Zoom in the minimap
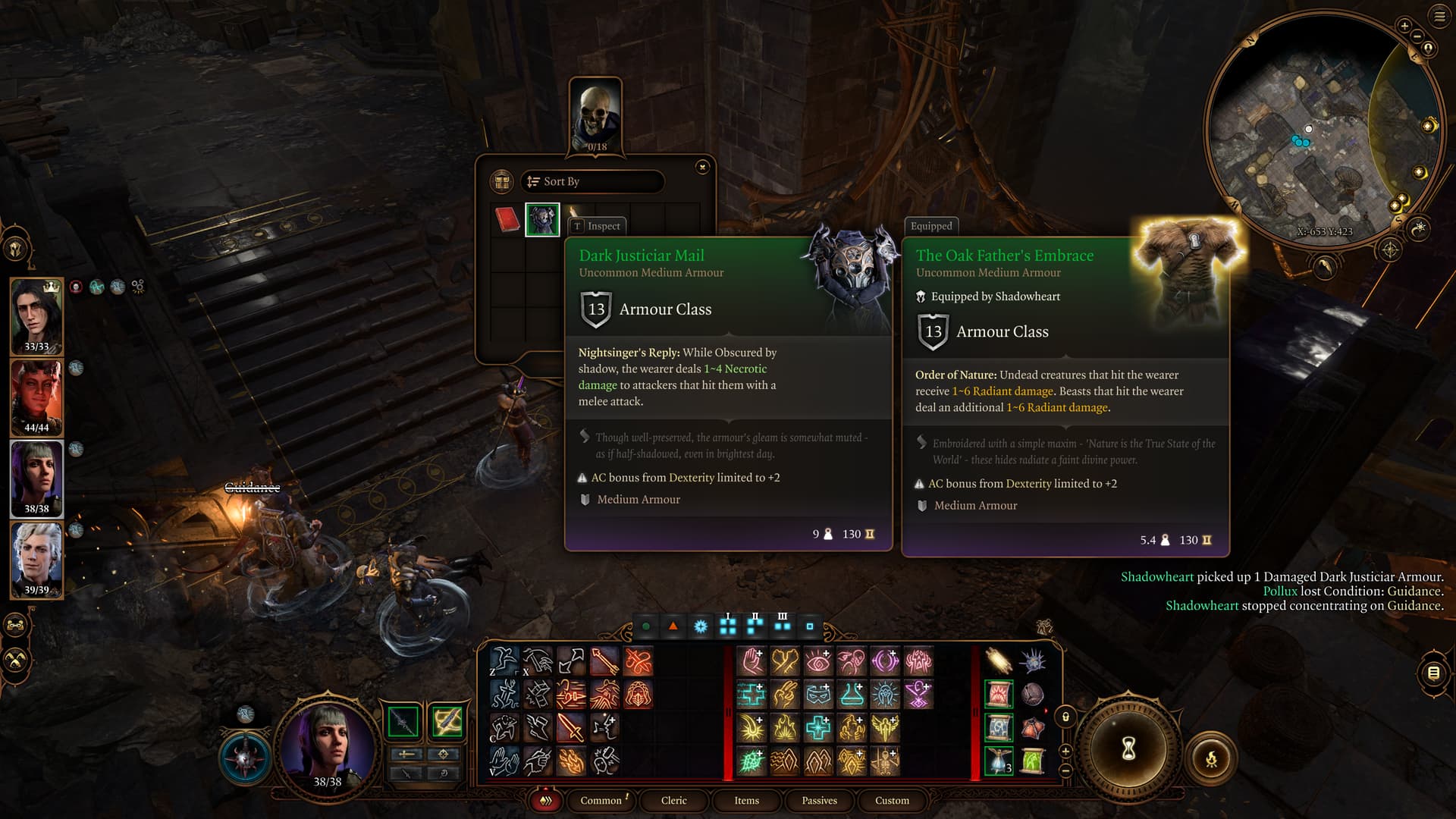Screen dimensions: 1456x819 (1404, 27)
